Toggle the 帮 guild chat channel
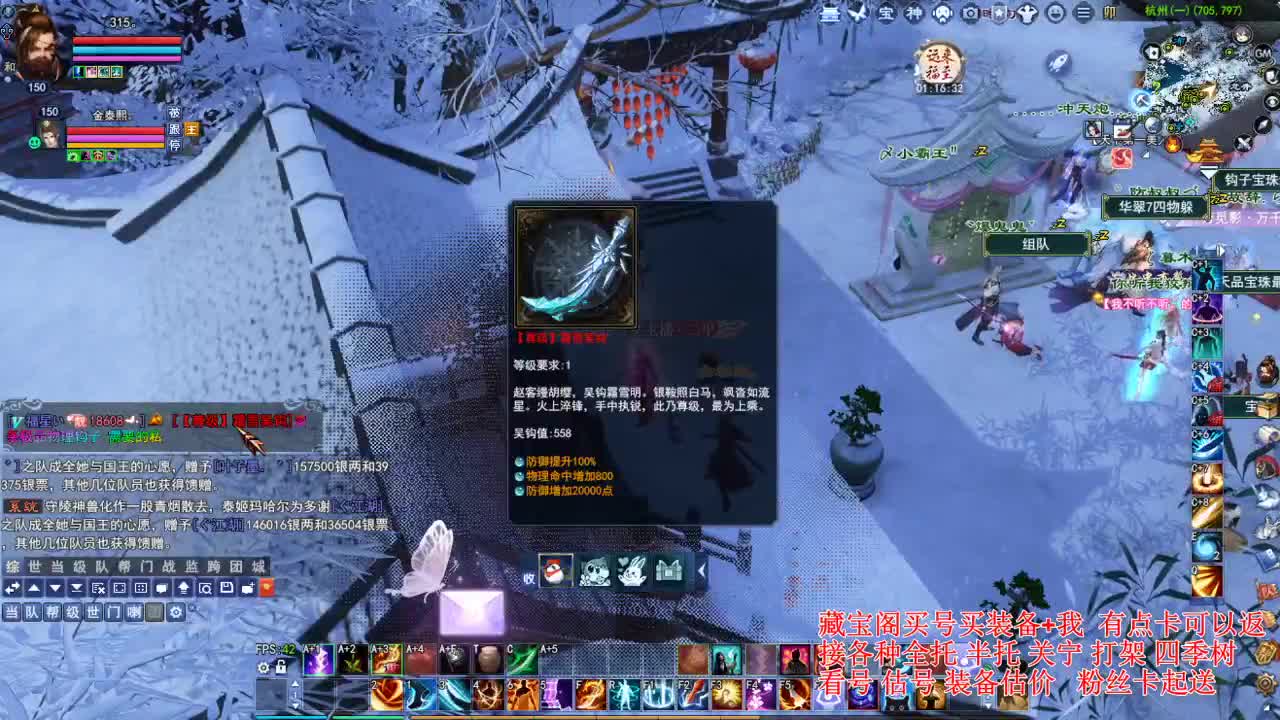Viewport: 1280px width, 720px height. click(53, 611)
